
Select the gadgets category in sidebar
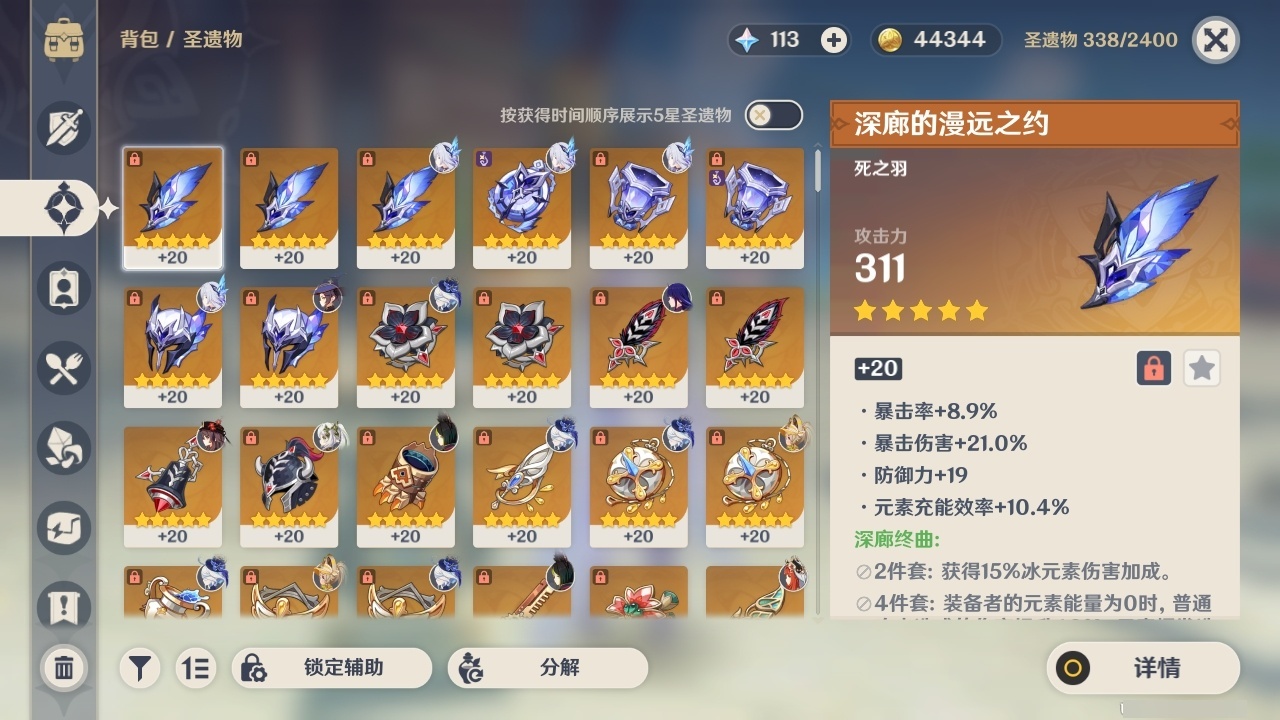(63, 527)
